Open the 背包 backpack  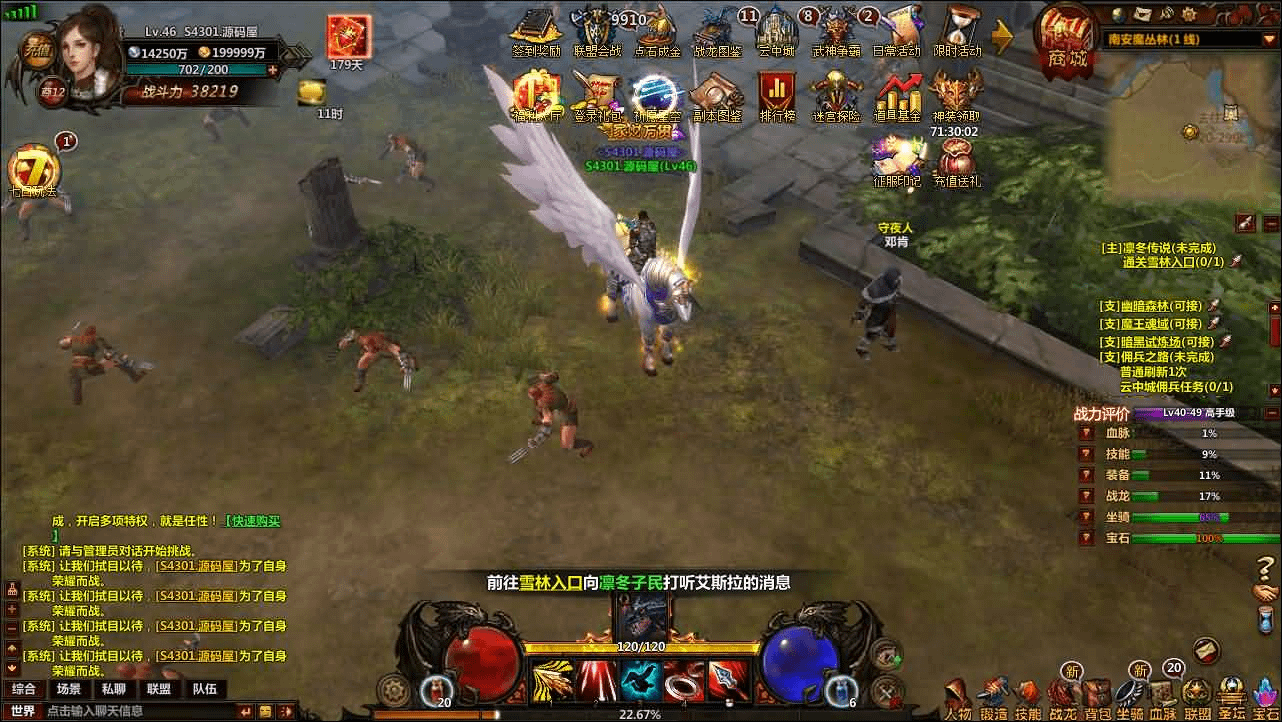(x=1097, y=698)
